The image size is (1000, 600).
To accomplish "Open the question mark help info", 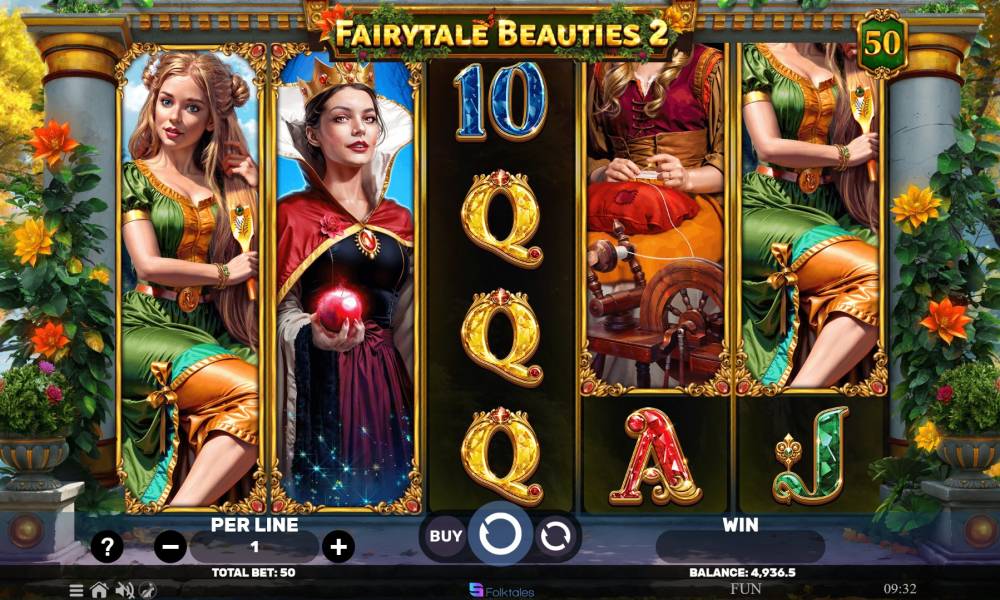I will click(107, 547).
